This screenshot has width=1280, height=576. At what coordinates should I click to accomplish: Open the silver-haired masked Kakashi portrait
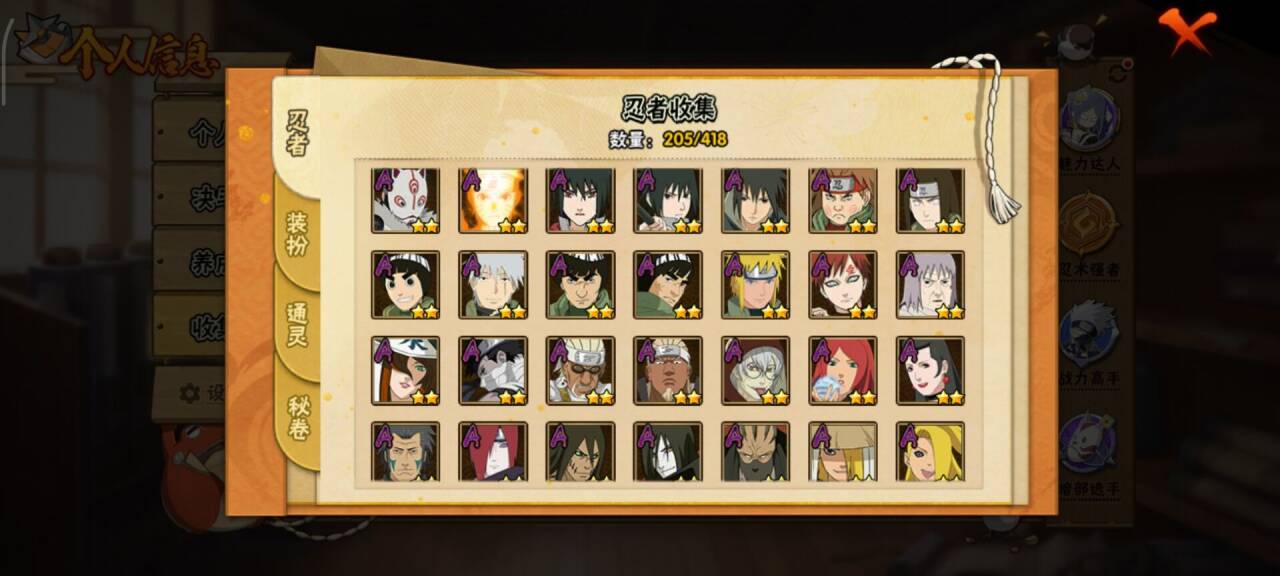[x=493, y=285]
